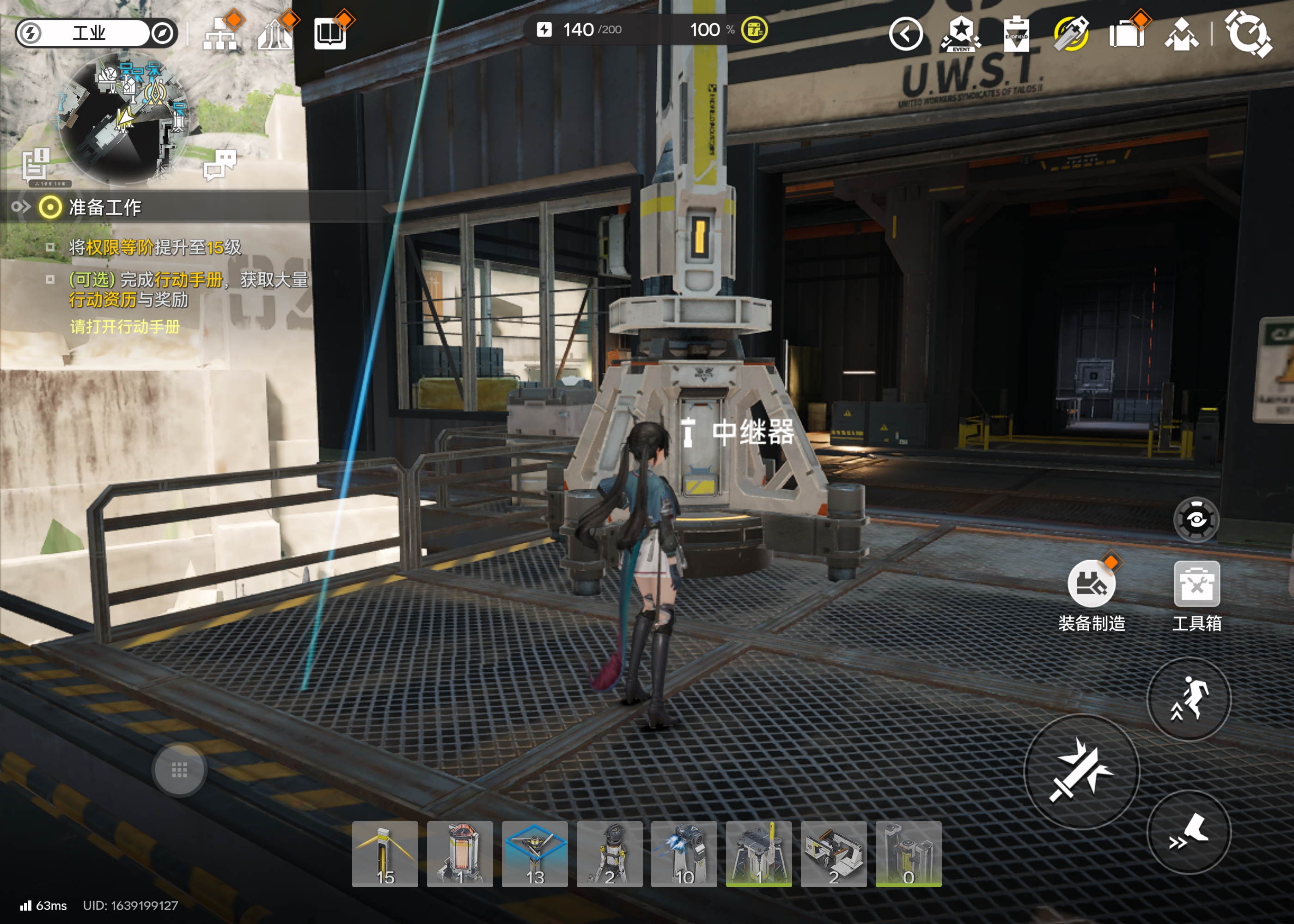Screen dimensions: 1294x924
Task: Activate the jump button
Action: click(x=1189, y=699)
